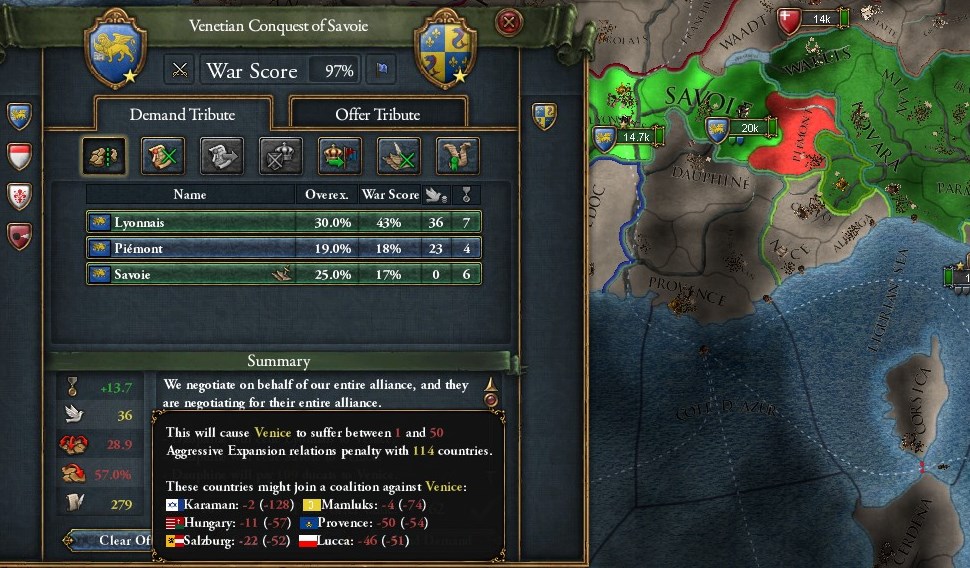Screen dimensions: 970x568
Task: Select the crown and flag demand icon
Action: (x=340, y=156)
